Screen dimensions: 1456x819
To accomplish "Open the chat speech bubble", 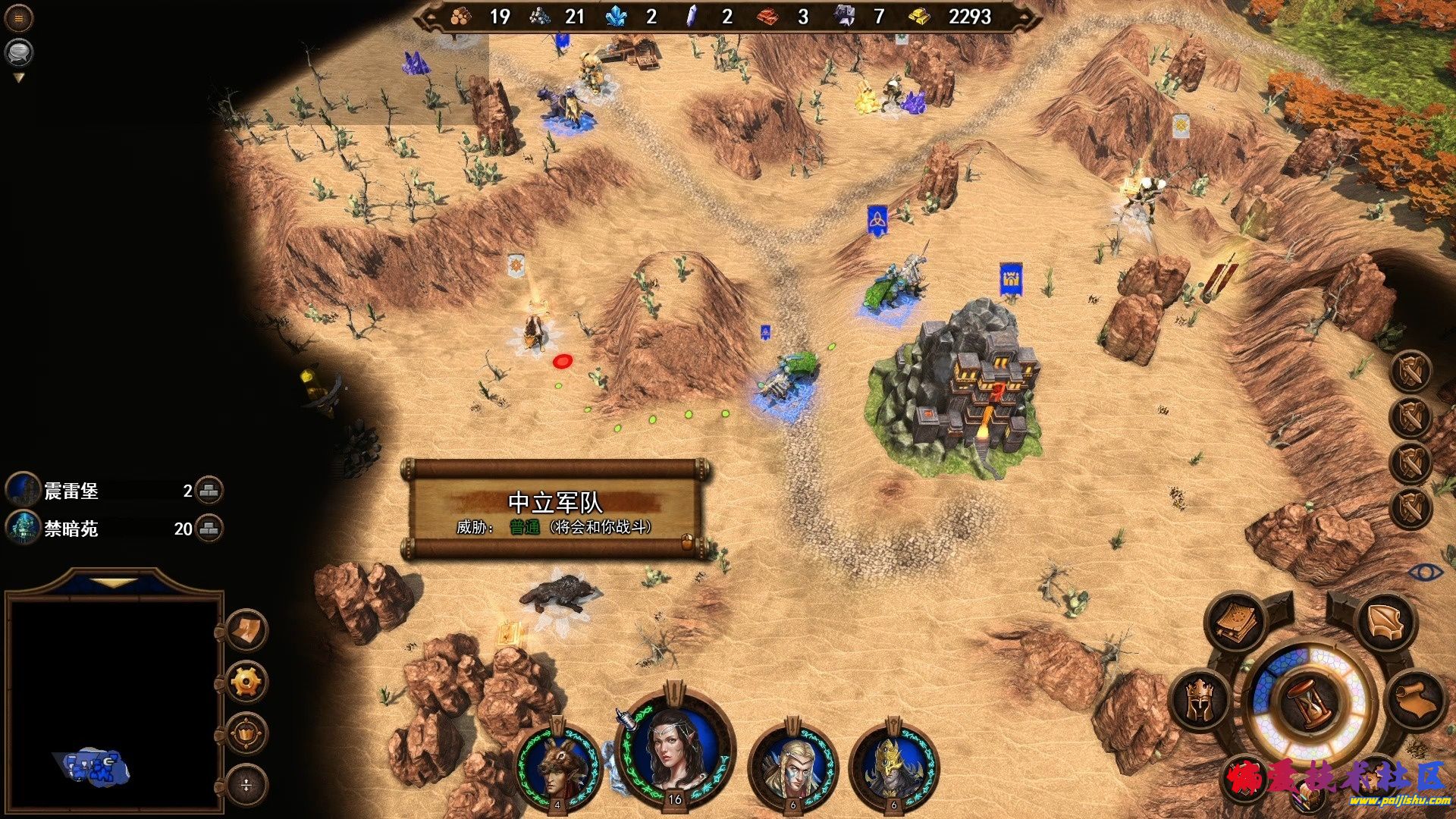I will (x=19, y=52).
